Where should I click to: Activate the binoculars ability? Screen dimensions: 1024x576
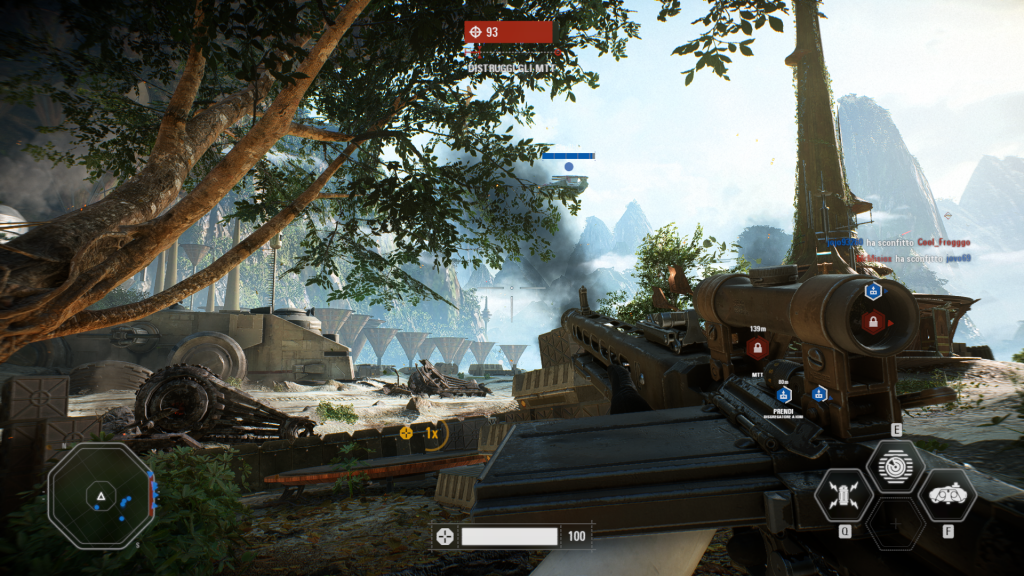[947, 495]
